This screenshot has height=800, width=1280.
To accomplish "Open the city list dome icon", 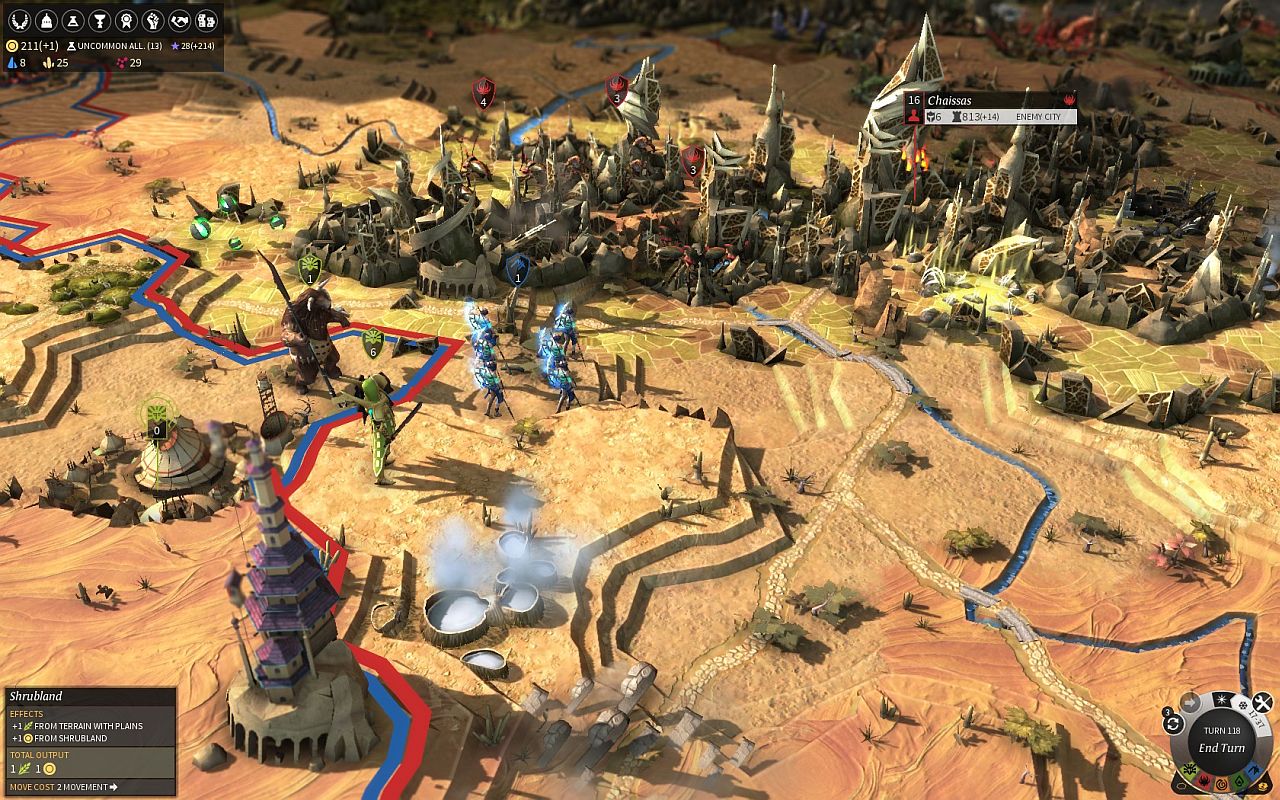I will (46, 20).
